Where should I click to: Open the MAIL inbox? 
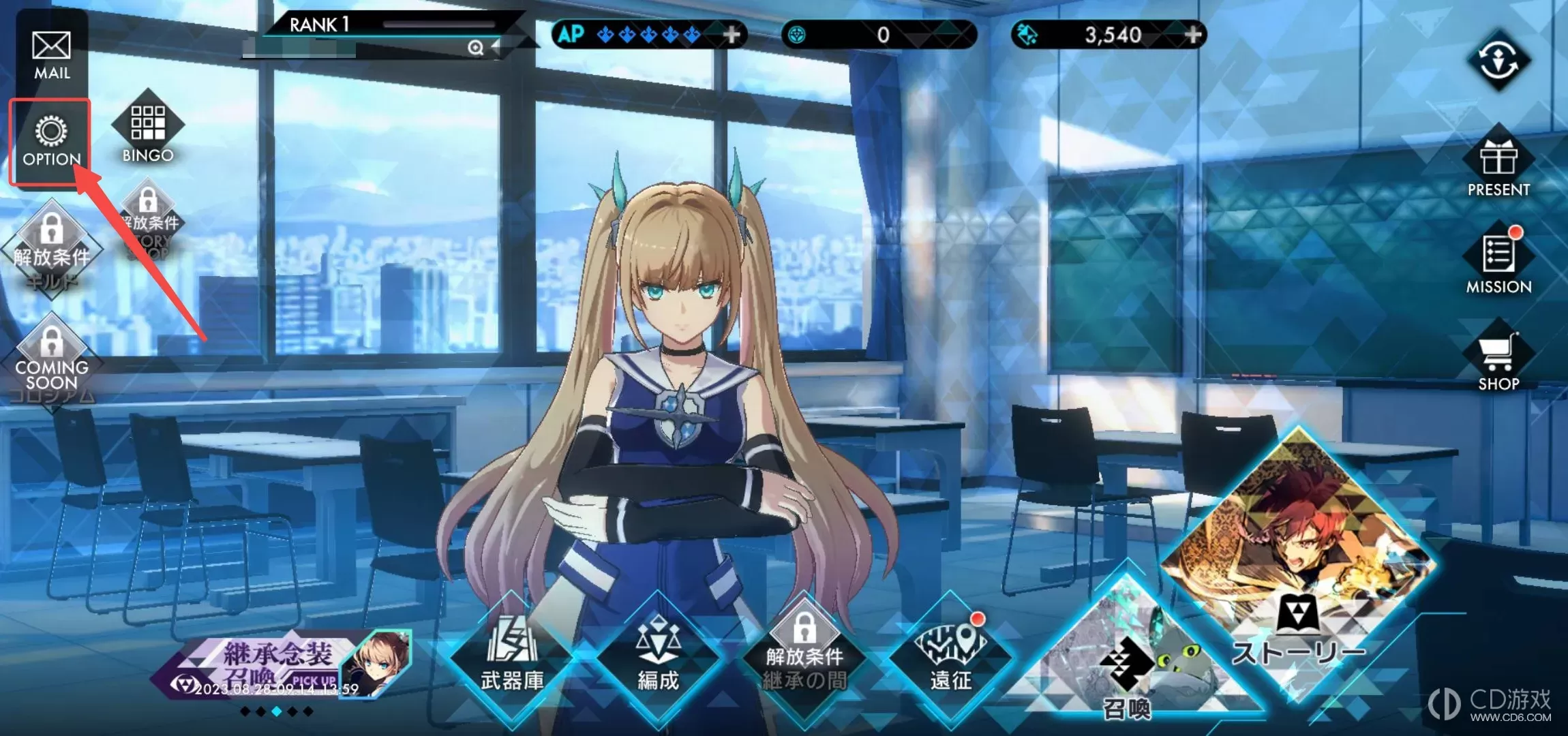point(52,55)
